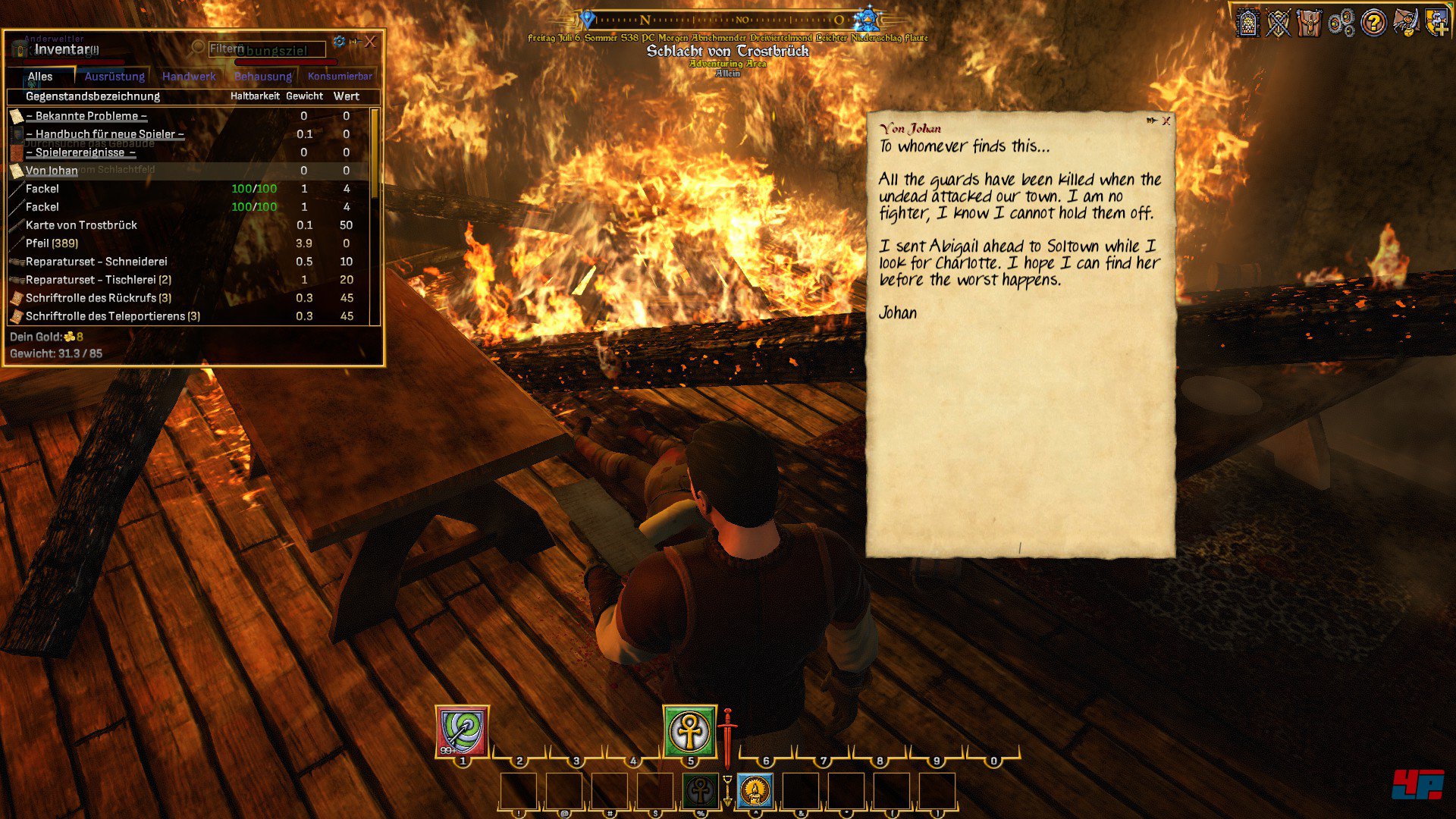Open help via the question mark icon
The width and height of the screenshot is (1456, 819).
coord(1373,23)
